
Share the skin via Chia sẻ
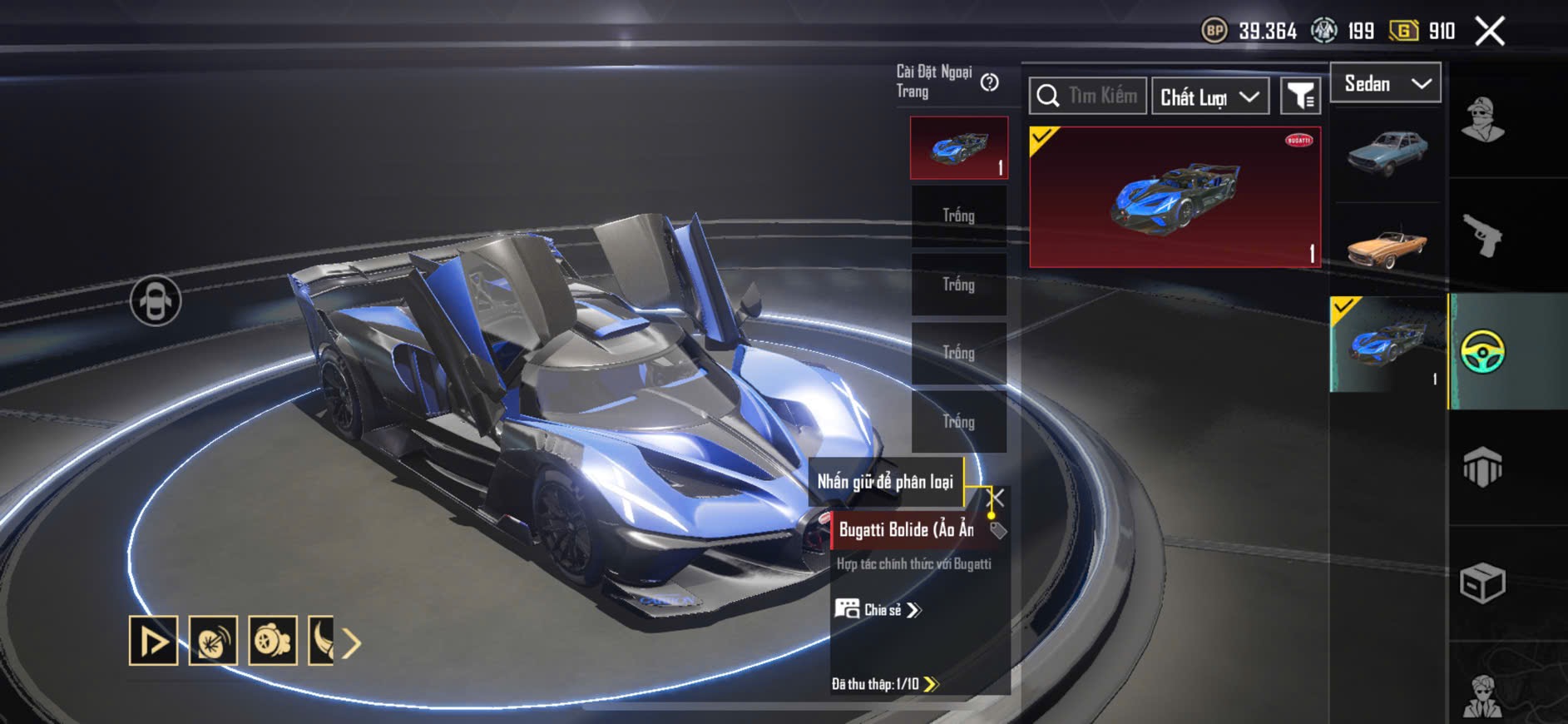point(878,610)
